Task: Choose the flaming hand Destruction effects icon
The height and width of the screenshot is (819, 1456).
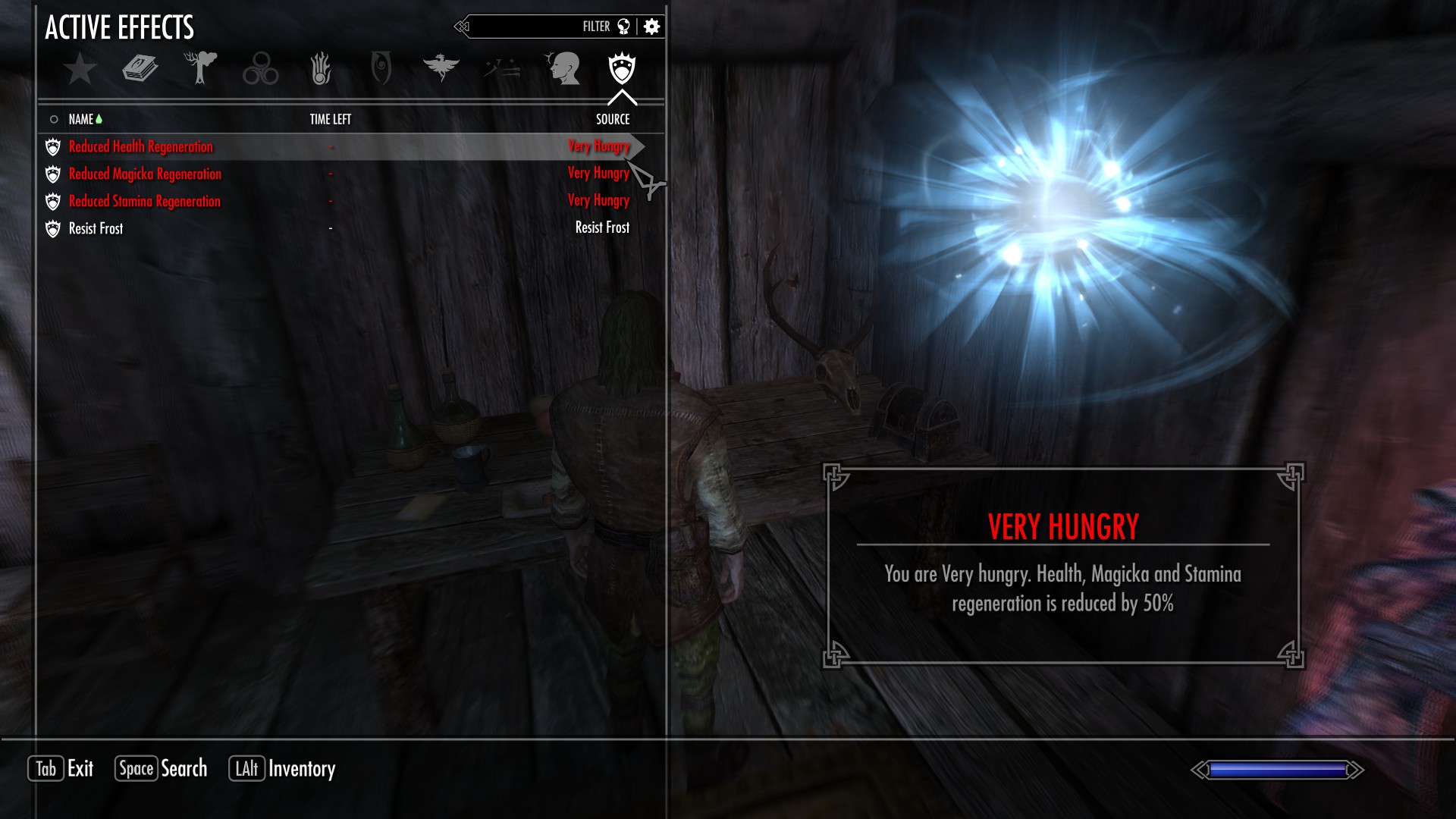Action: [322, 68]
